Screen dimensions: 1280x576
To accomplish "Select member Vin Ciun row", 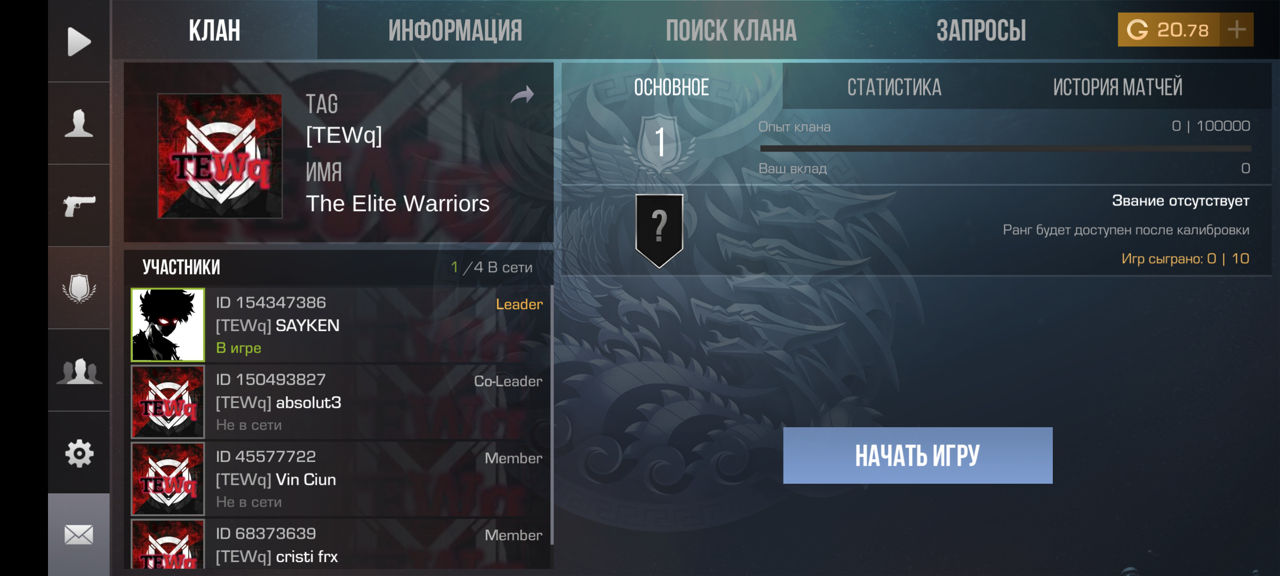I will click(340, 479).
